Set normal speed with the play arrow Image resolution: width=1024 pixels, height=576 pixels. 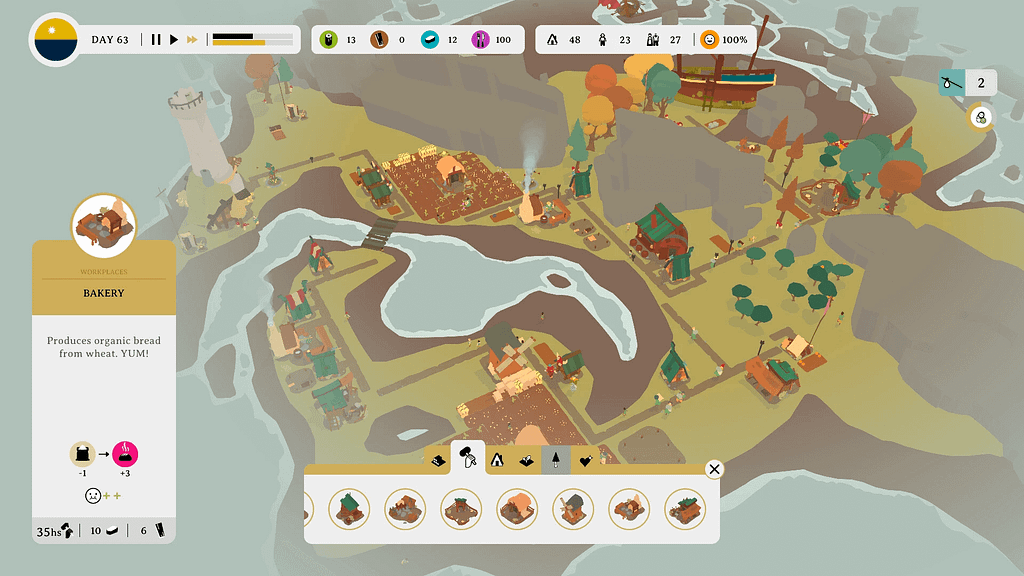pyautogui.click(x=174, y=40)
